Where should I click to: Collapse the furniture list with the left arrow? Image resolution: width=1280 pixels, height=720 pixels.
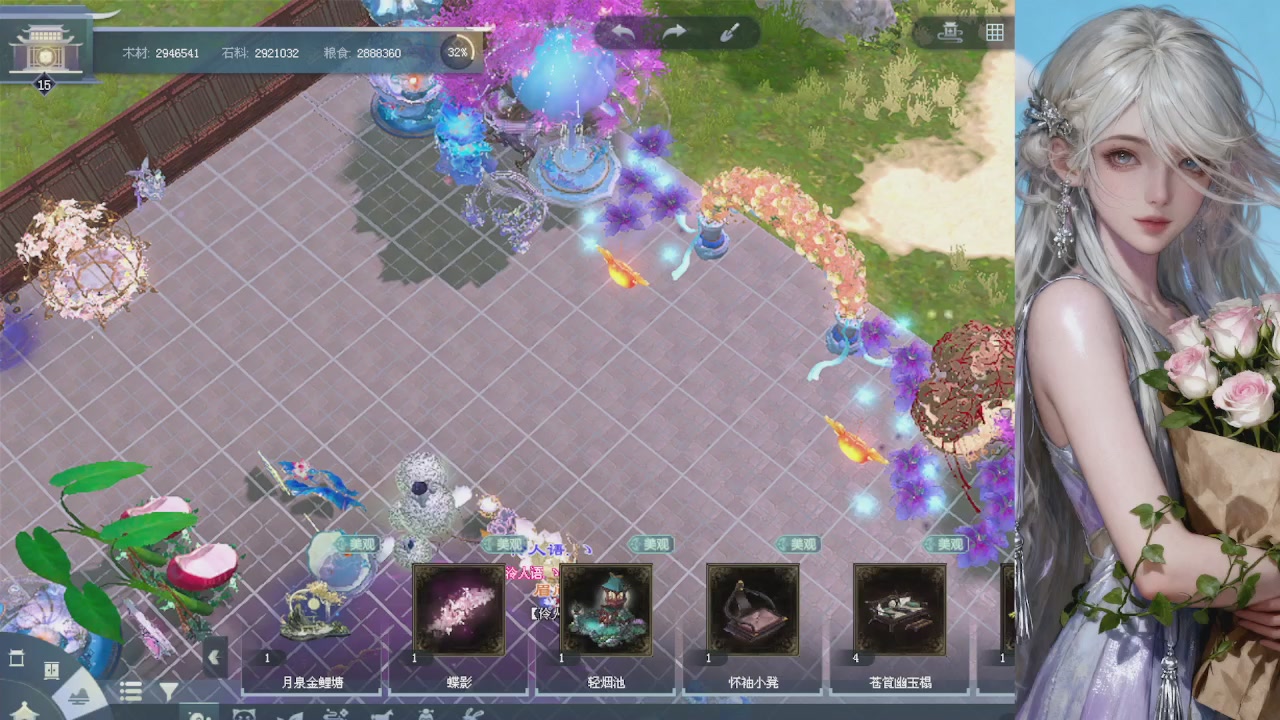point(213,658)
